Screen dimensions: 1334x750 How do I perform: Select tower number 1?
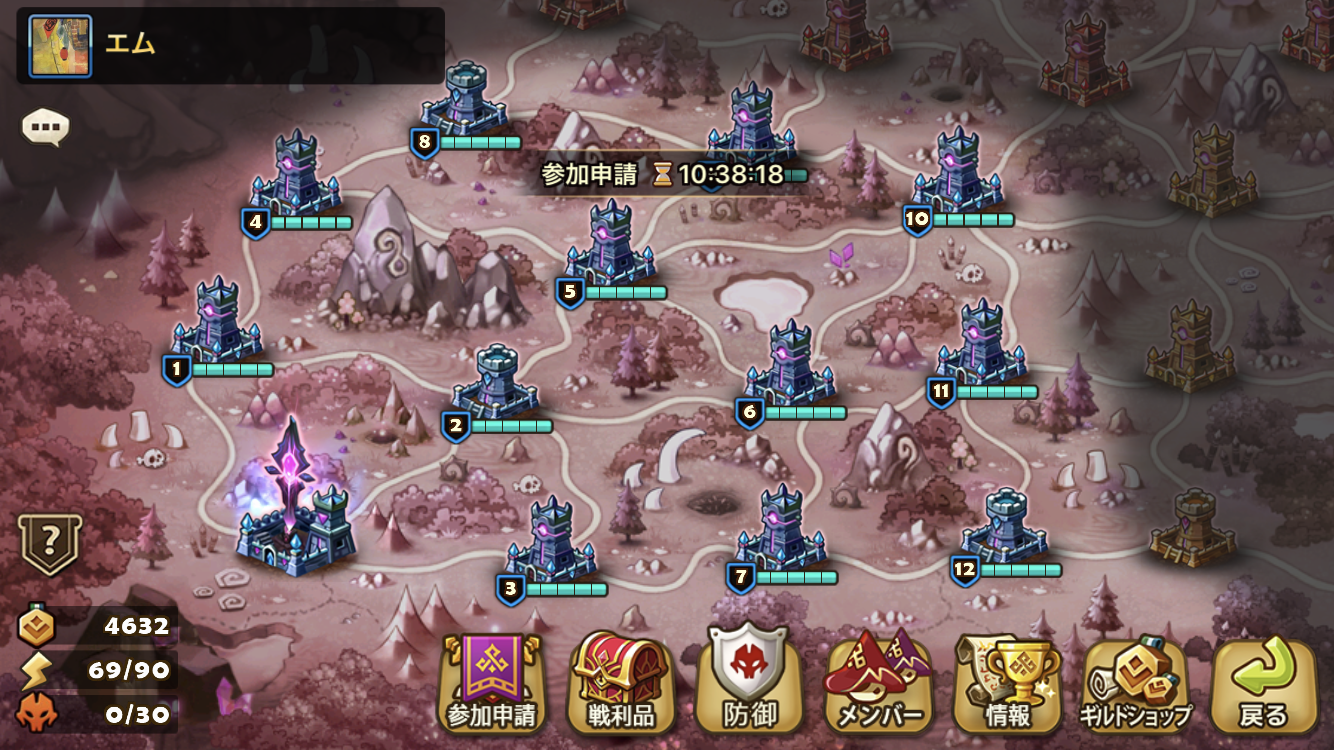216,322
